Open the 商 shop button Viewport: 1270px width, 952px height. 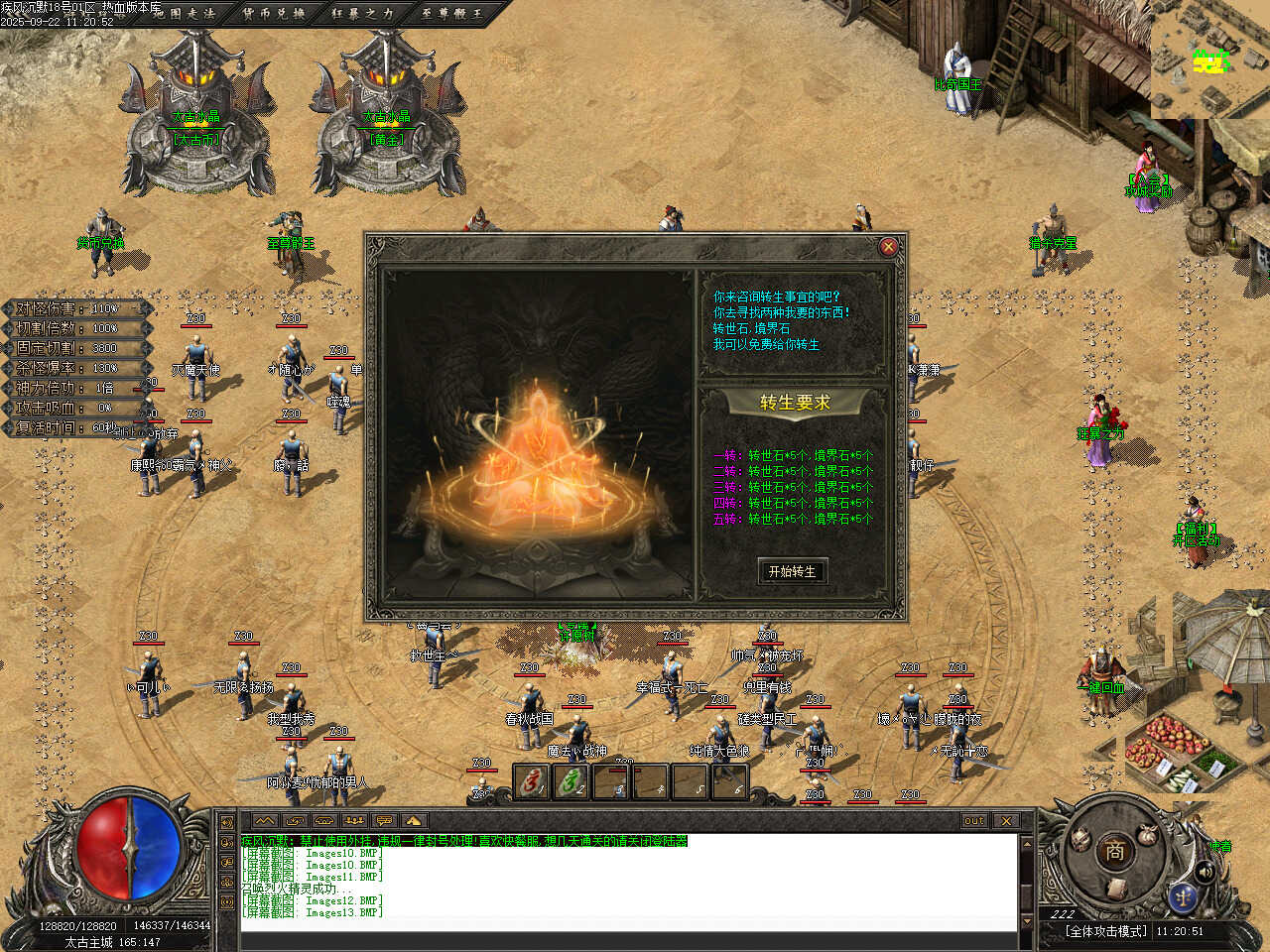coord(1114,851)
